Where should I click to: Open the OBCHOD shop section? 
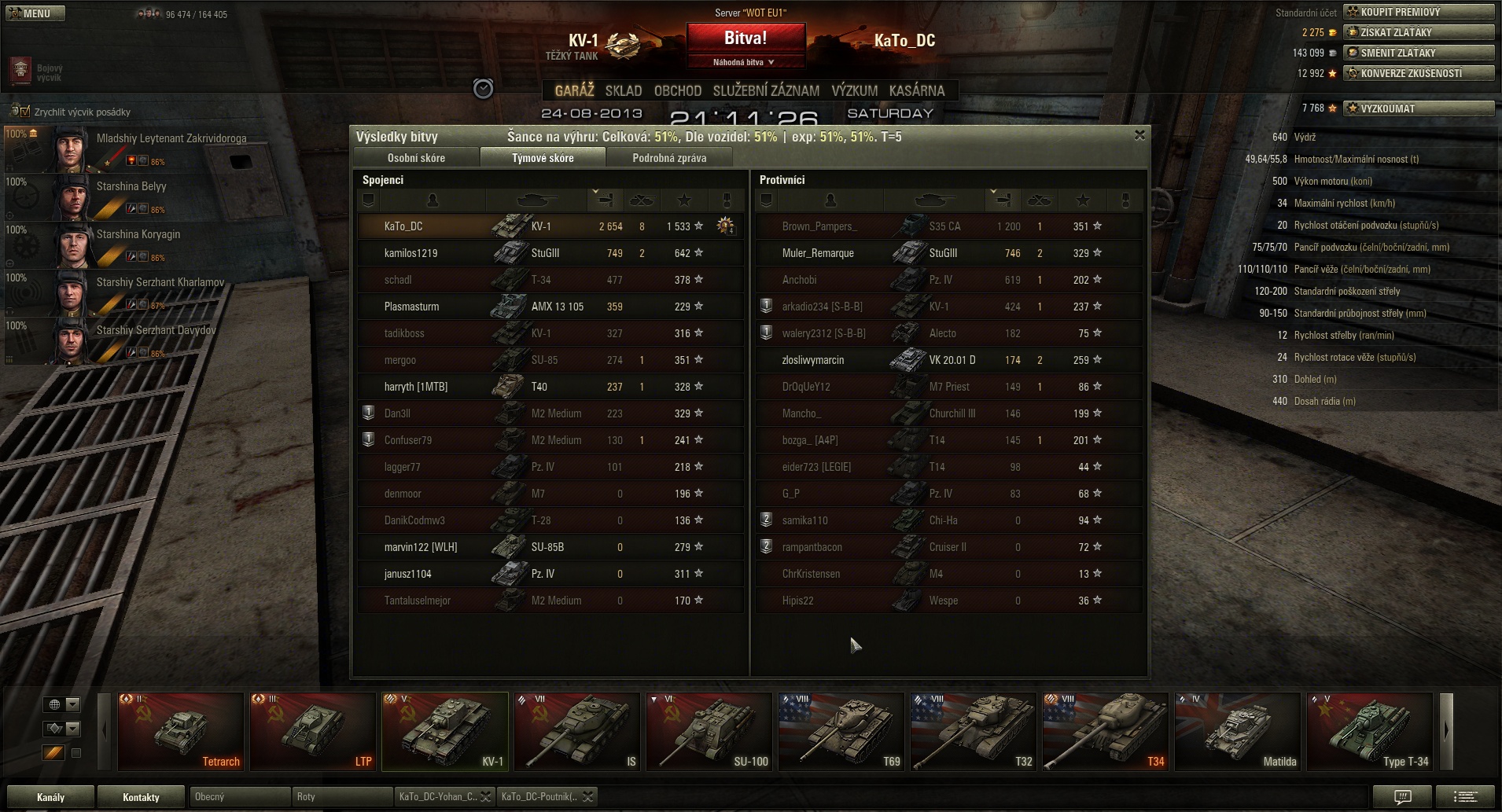677,90
